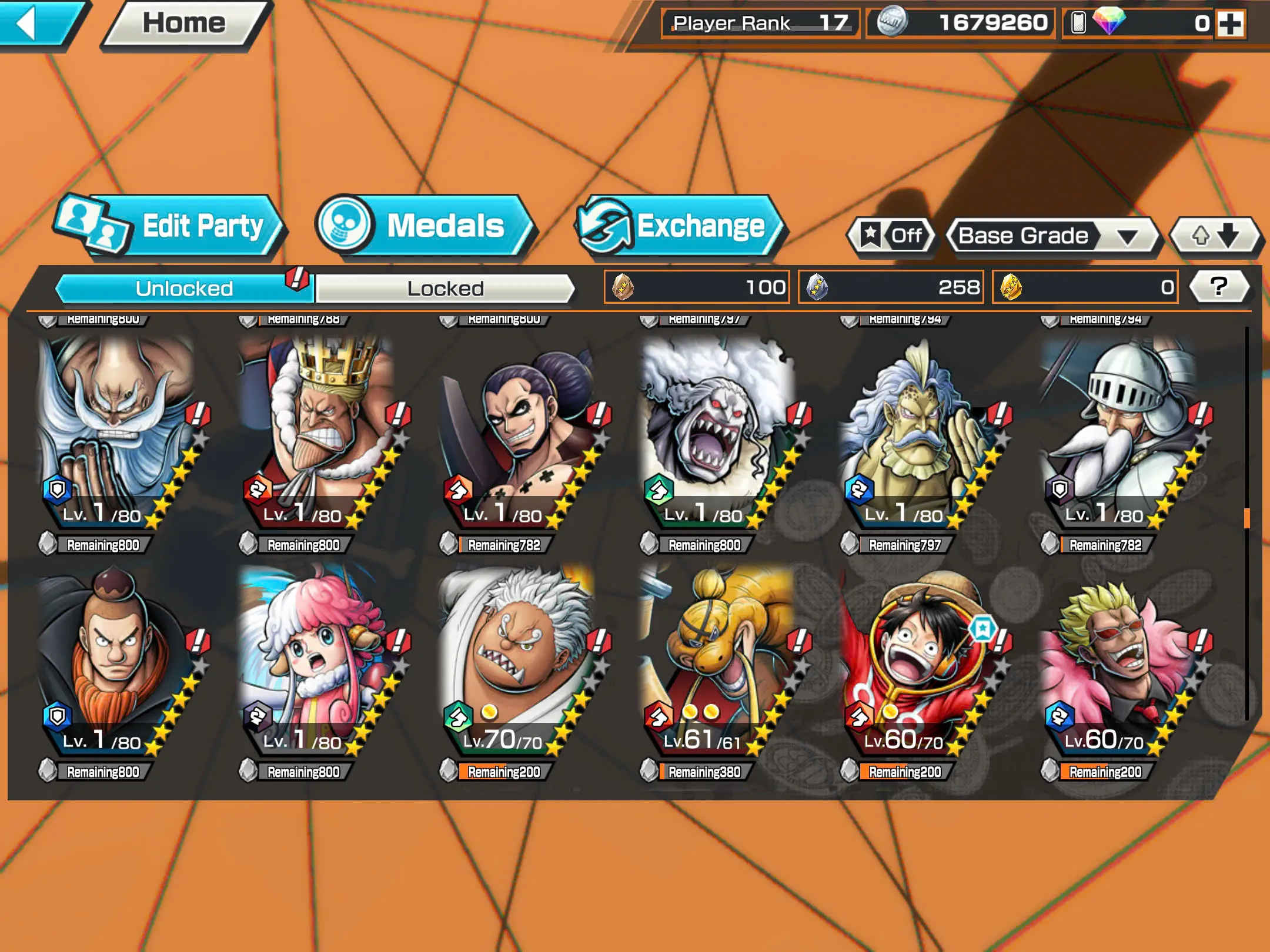Open the Base Grade sort dropdown
The image size is (1270, 952).
1052,235
